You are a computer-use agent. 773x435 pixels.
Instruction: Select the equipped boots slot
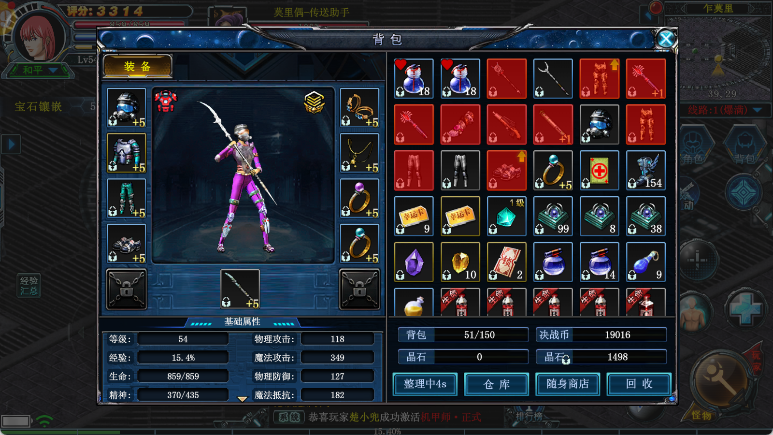coord(126,243)
